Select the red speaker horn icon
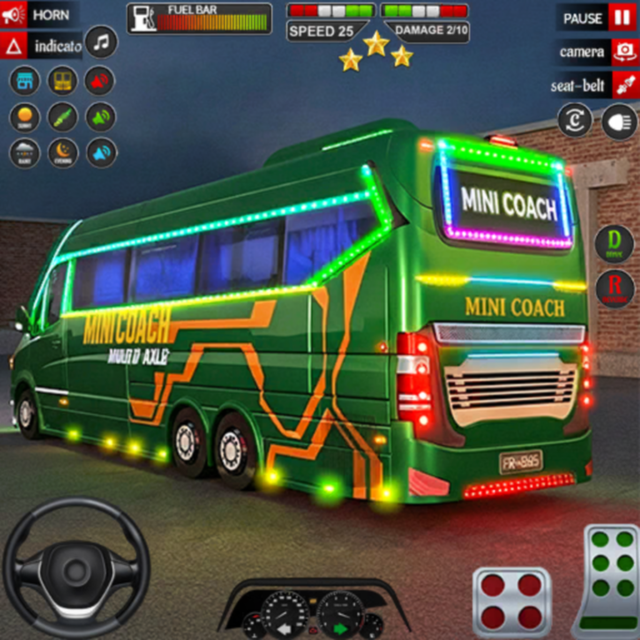 pos(100,81)
